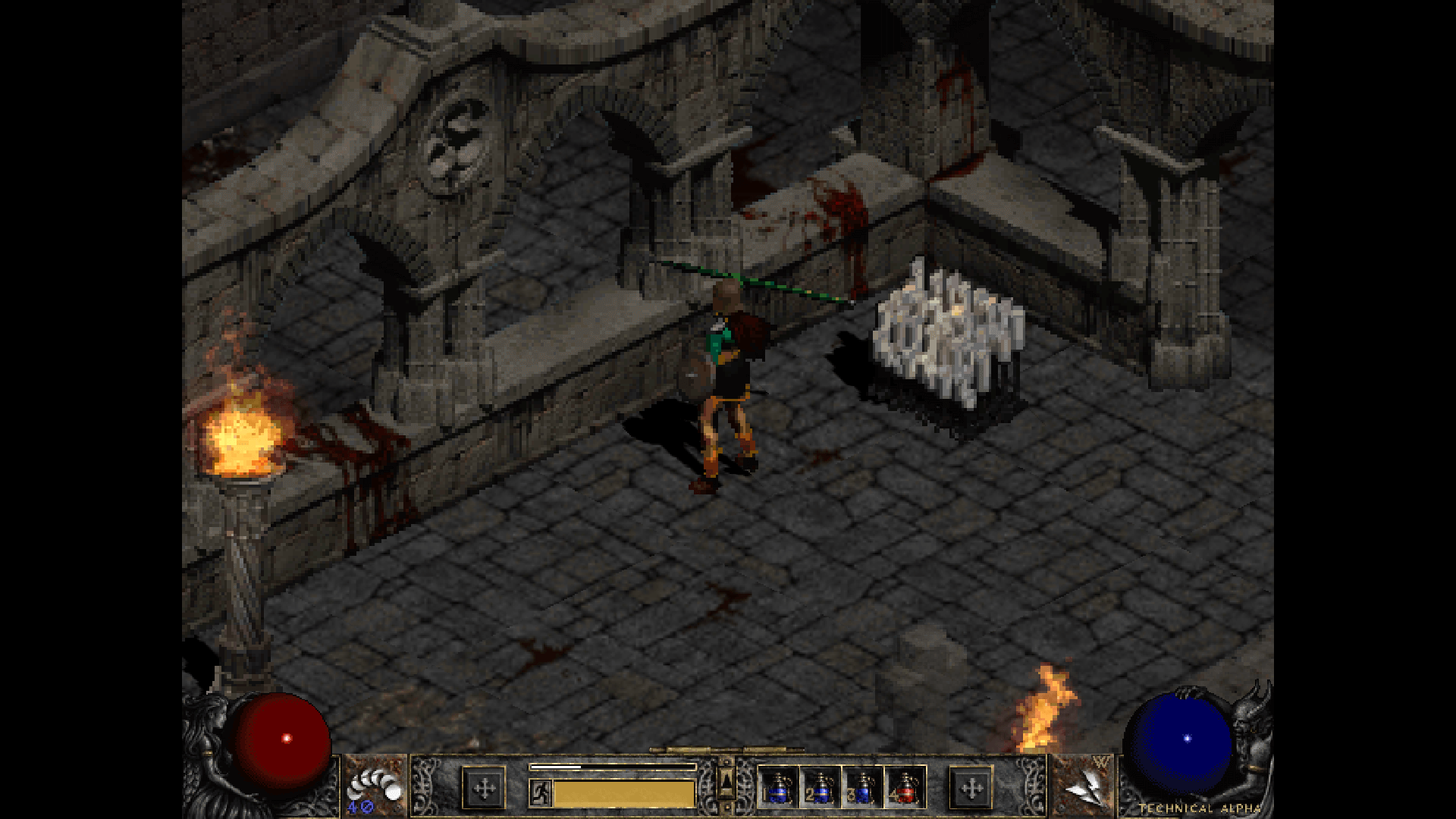Image resolution: width=1456 pixels, height=819 pixels.
Task: Use the blue mana potion in belt slot 1
Action: (x=777, y=787)
